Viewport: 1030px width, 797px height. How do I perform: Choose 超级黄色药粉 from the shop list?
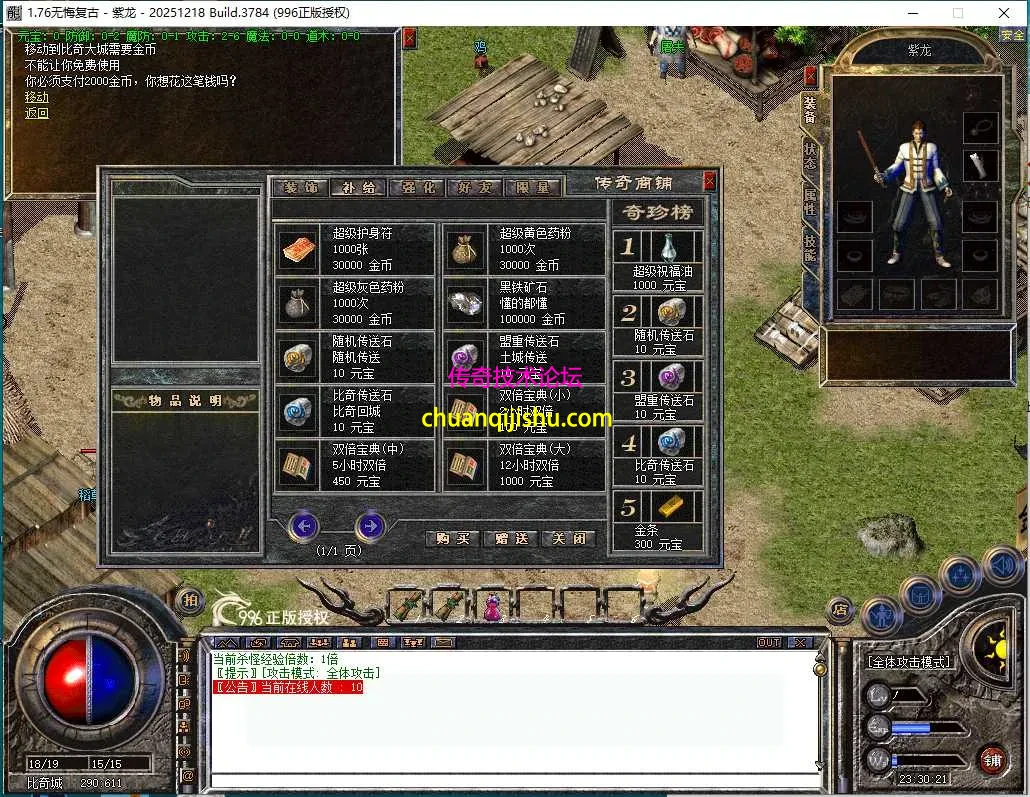pos(523,249)
